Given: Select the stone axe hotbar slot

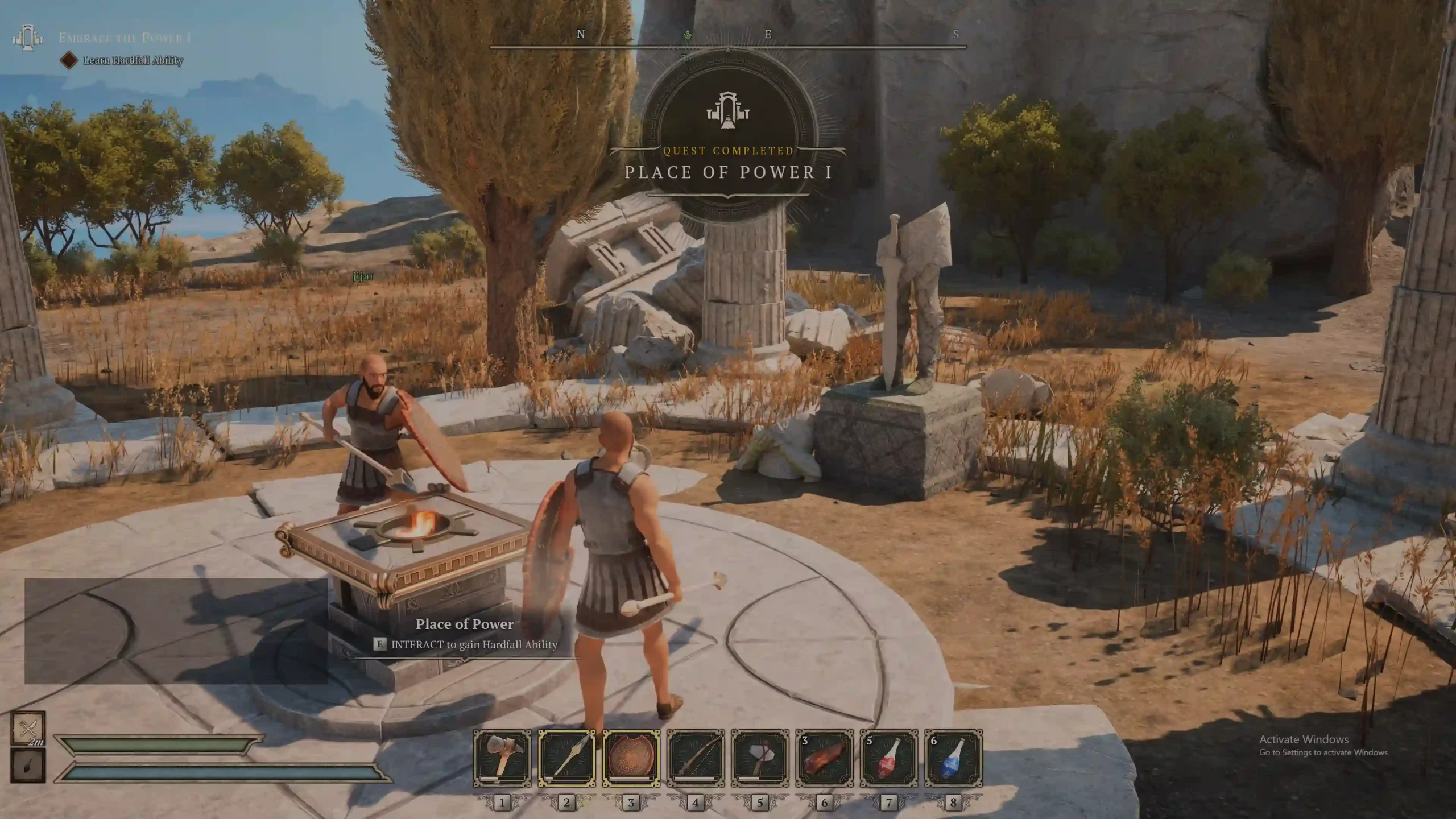Looking at the screenshot, I should click(760, 758).
